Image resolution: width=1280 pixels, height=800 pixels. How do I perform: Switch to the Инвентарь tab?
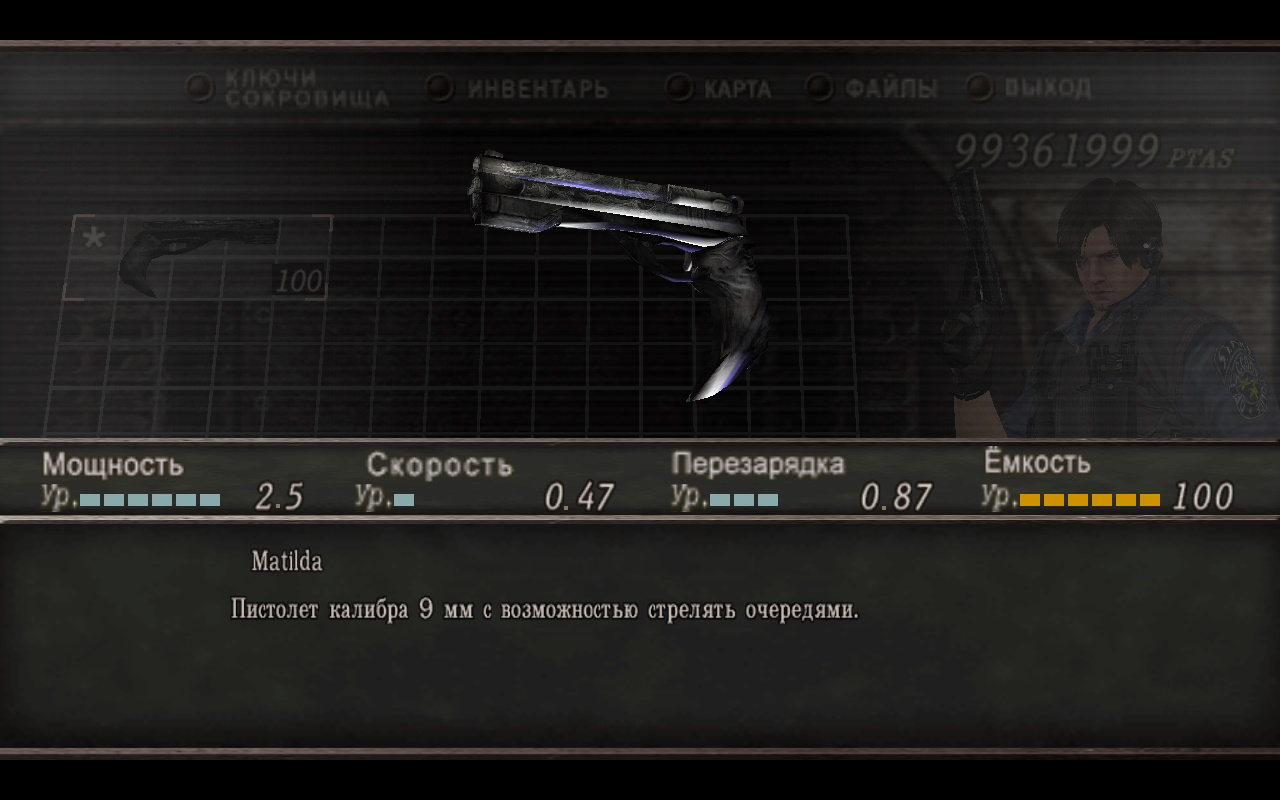tap(537, 89)
